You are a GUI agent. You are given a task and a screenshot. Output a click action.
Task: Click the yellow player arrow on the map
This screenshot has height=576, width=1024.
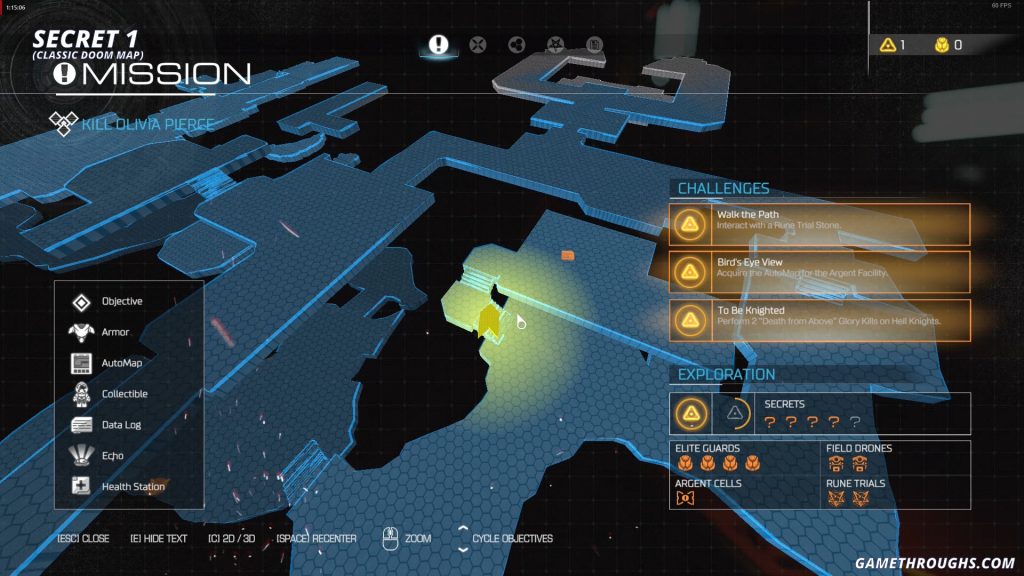489,321
